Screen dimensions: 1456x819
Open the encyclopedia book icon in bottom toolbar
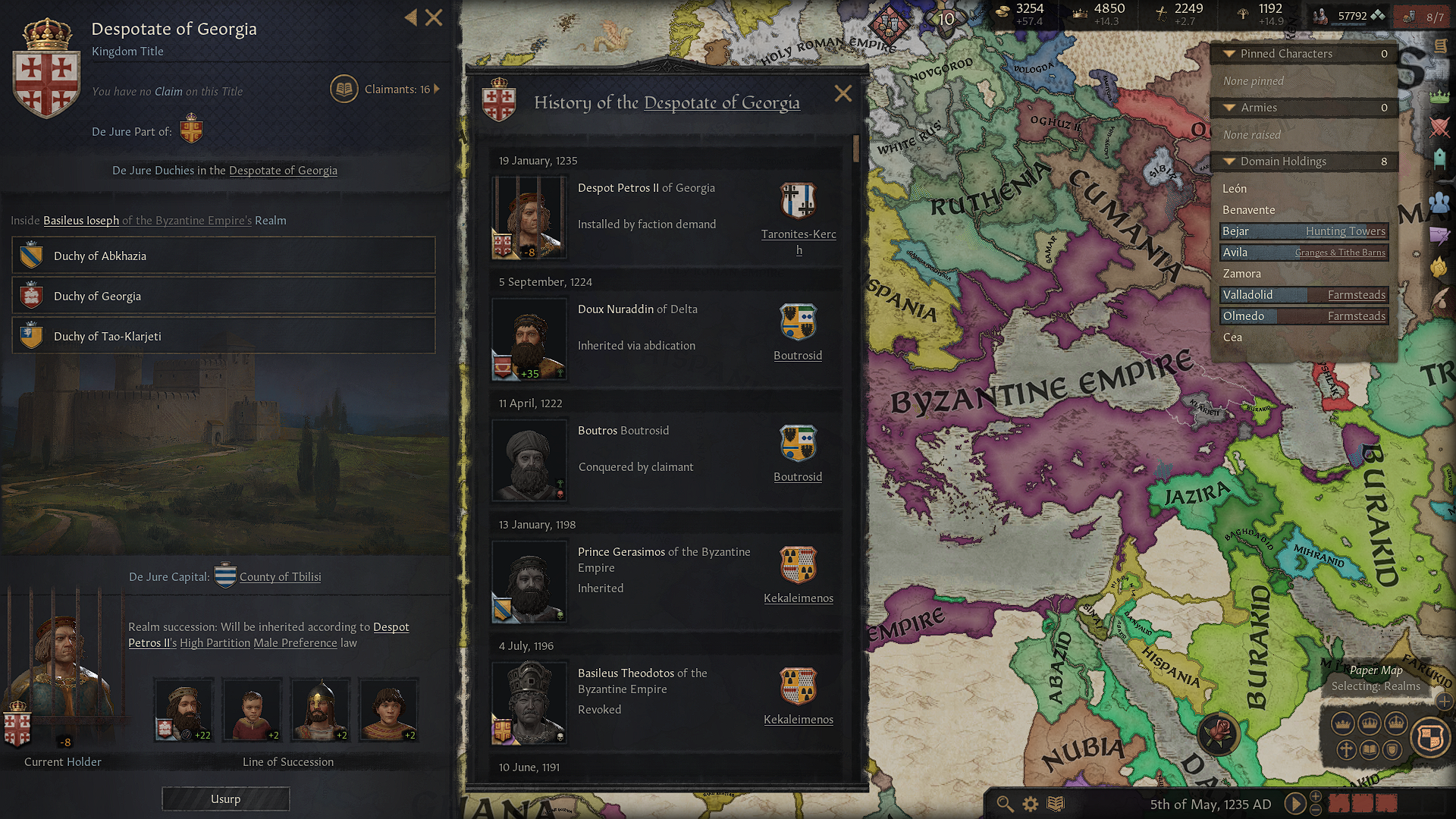coord(1055,804)
